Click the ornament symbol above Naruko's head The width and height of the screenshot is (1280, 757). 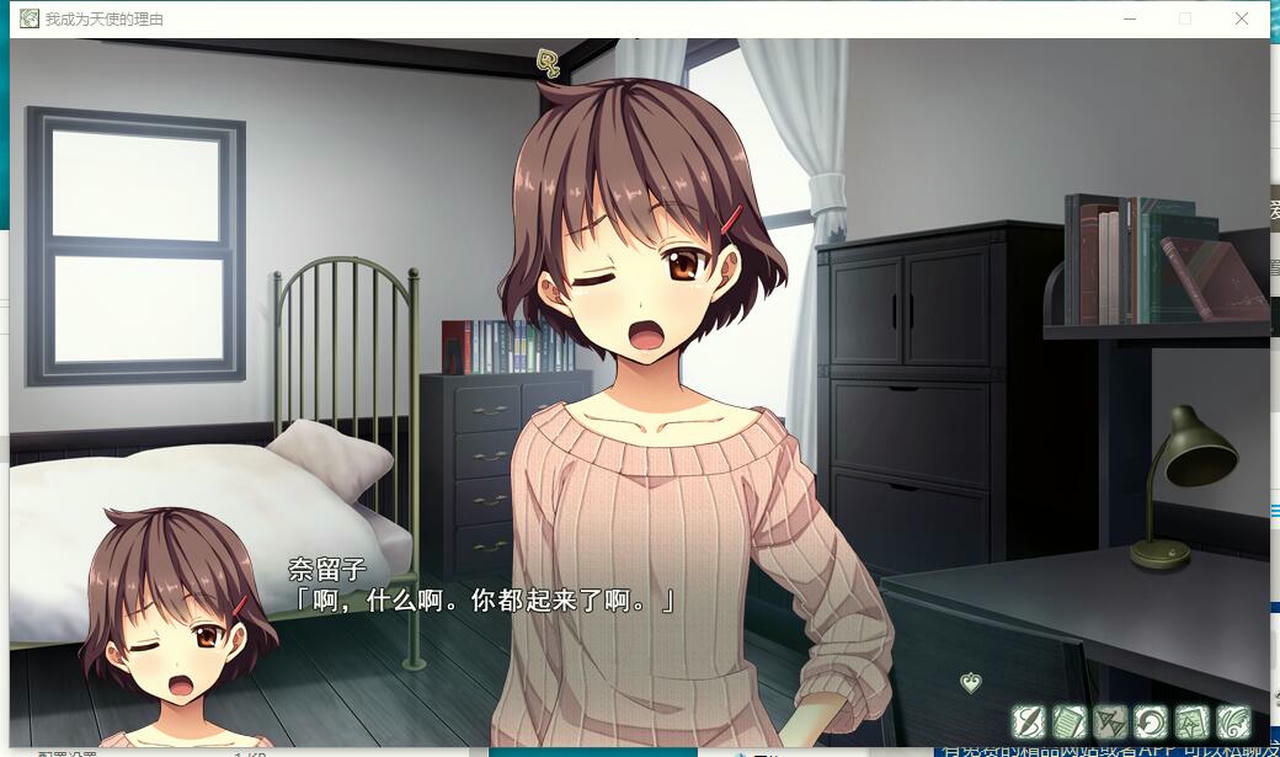[x=546, y=62]
